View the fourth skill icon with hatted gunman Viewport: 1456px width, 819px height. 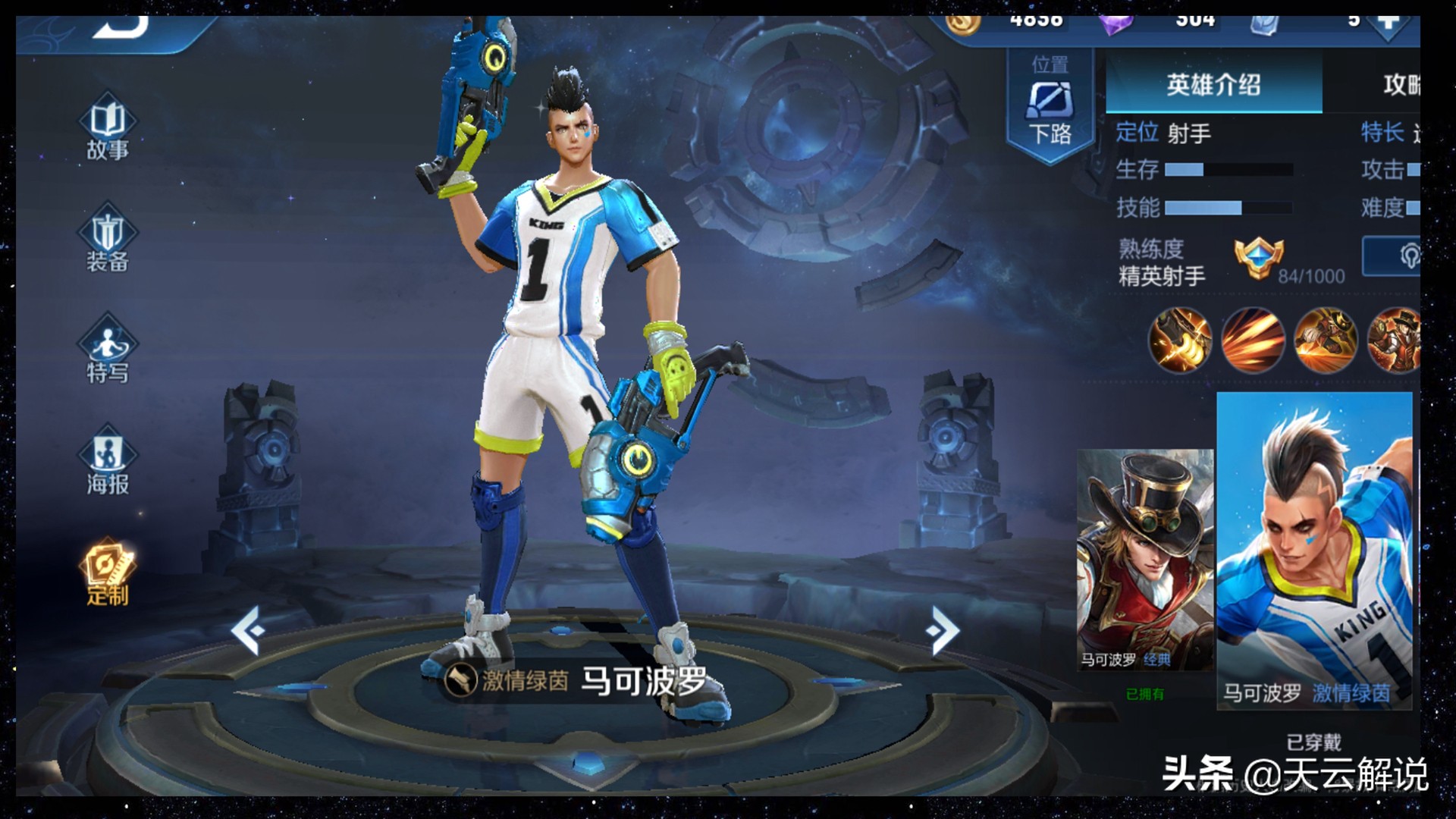click(x=1394, y=340)
